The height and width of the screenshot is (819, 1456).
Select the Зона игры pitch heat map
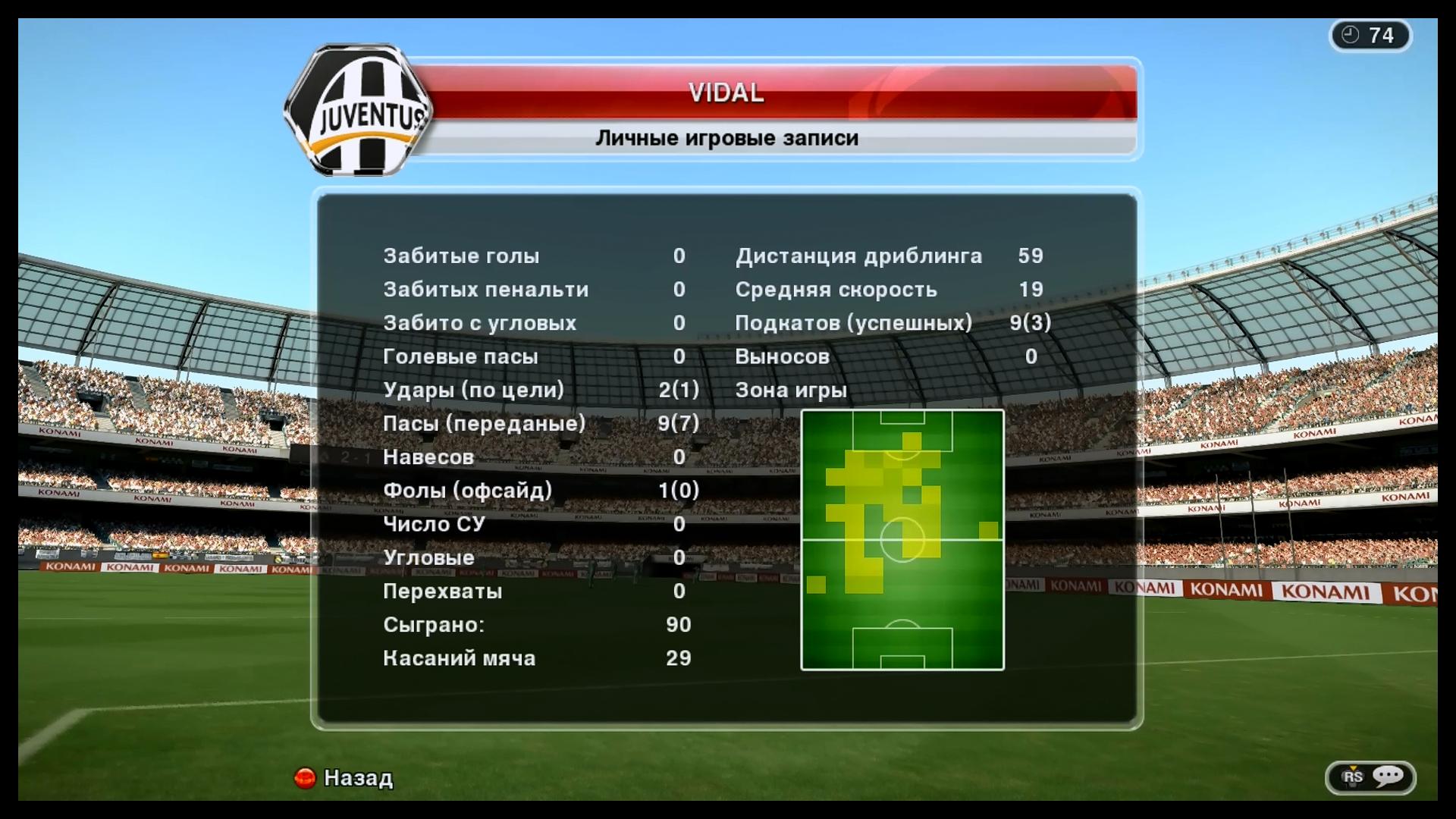point(902,540)
